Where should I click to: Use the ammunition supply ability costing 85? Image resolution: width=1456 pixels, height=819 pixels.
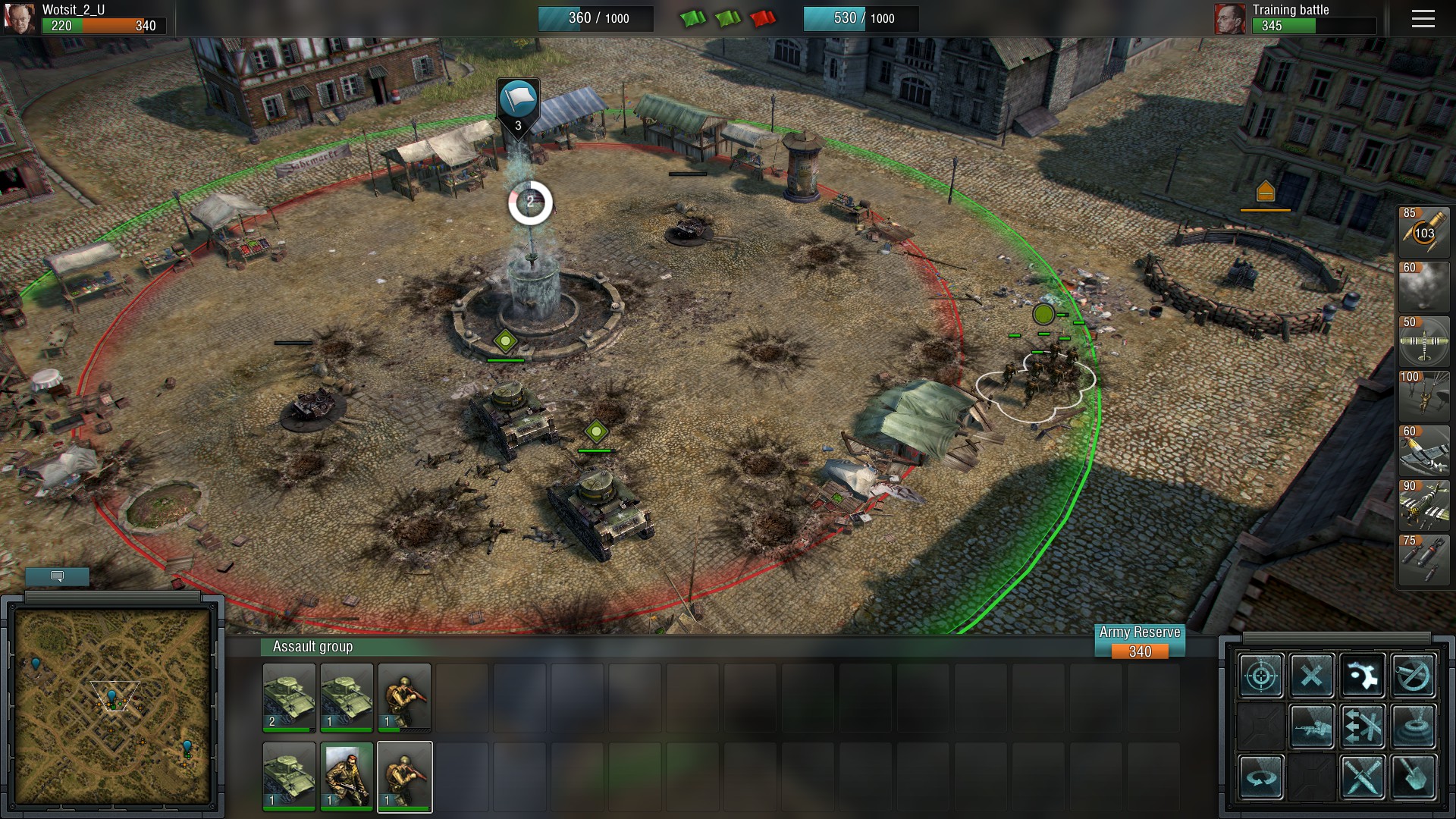[1423, 231]
